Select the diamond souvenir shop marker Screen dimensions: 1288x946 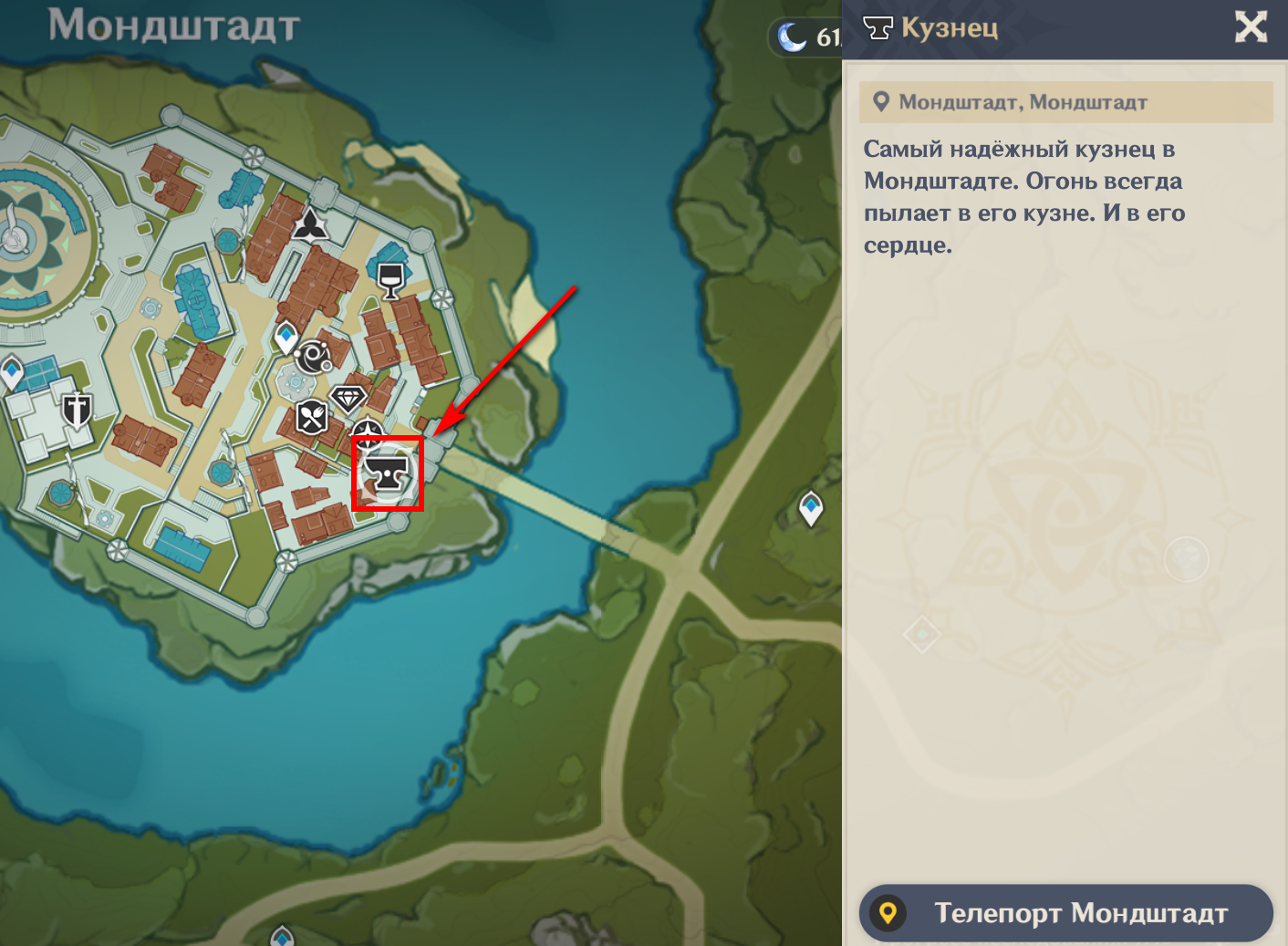[348, 399]
